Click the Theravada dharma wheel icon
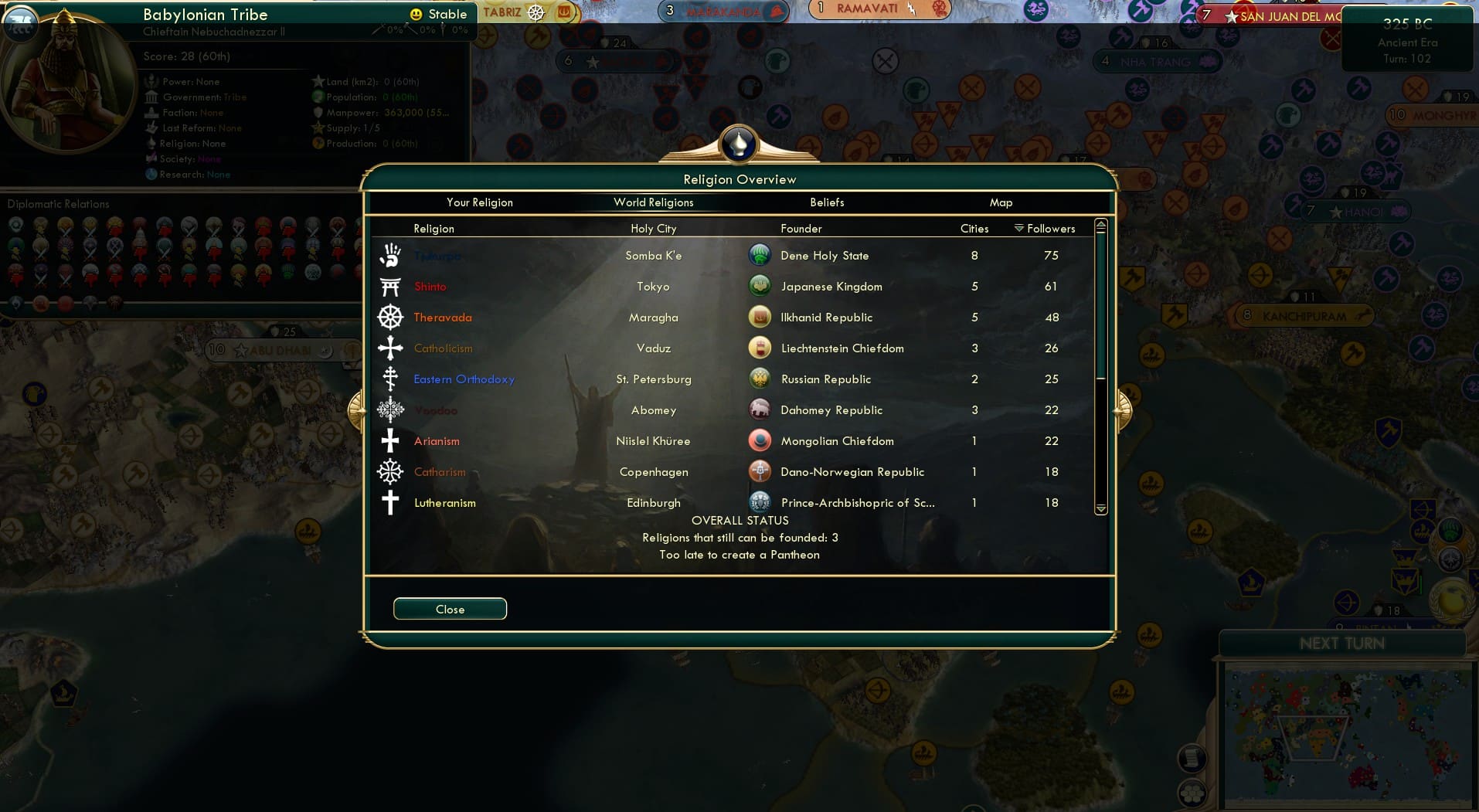Screen dimensions: 1479x812 pos(391,317)
